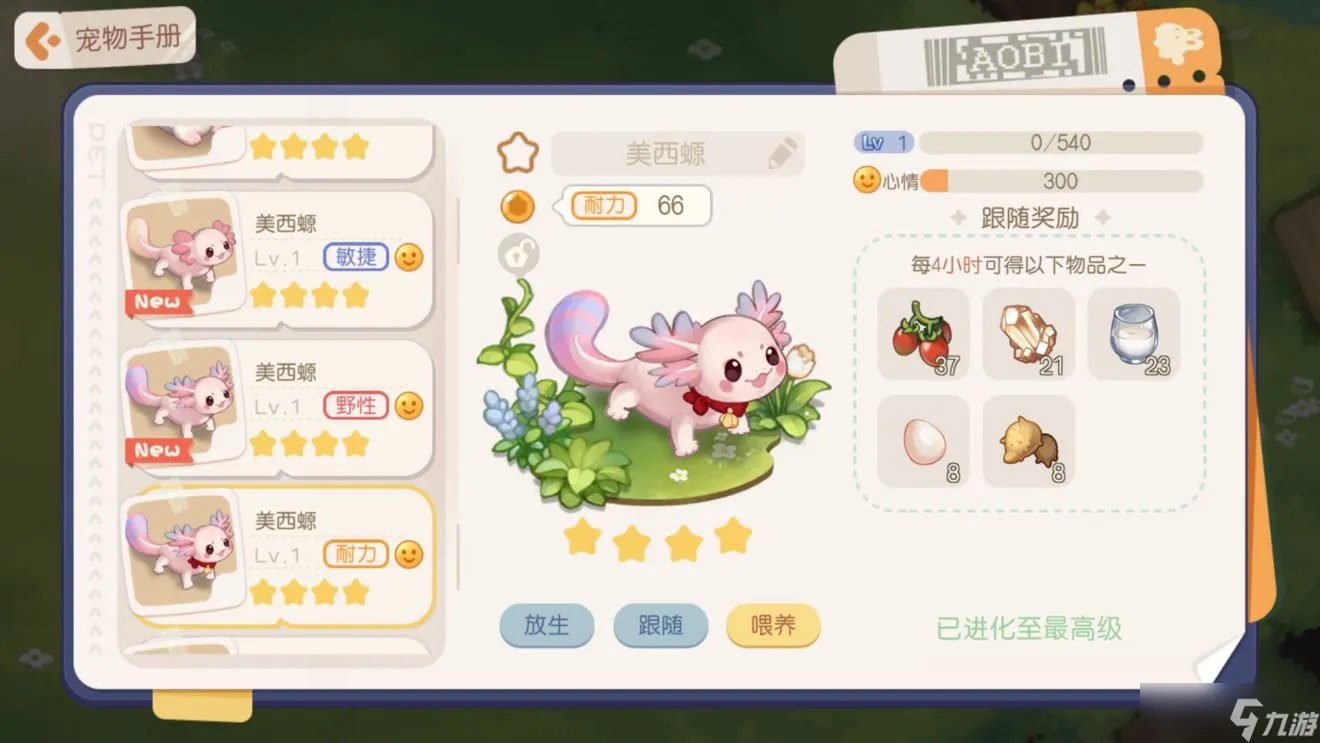The height and width of the screenshot is (743, 1320).
Task: Click the crystal reward item showing 21
Action: pos(1028,335)
